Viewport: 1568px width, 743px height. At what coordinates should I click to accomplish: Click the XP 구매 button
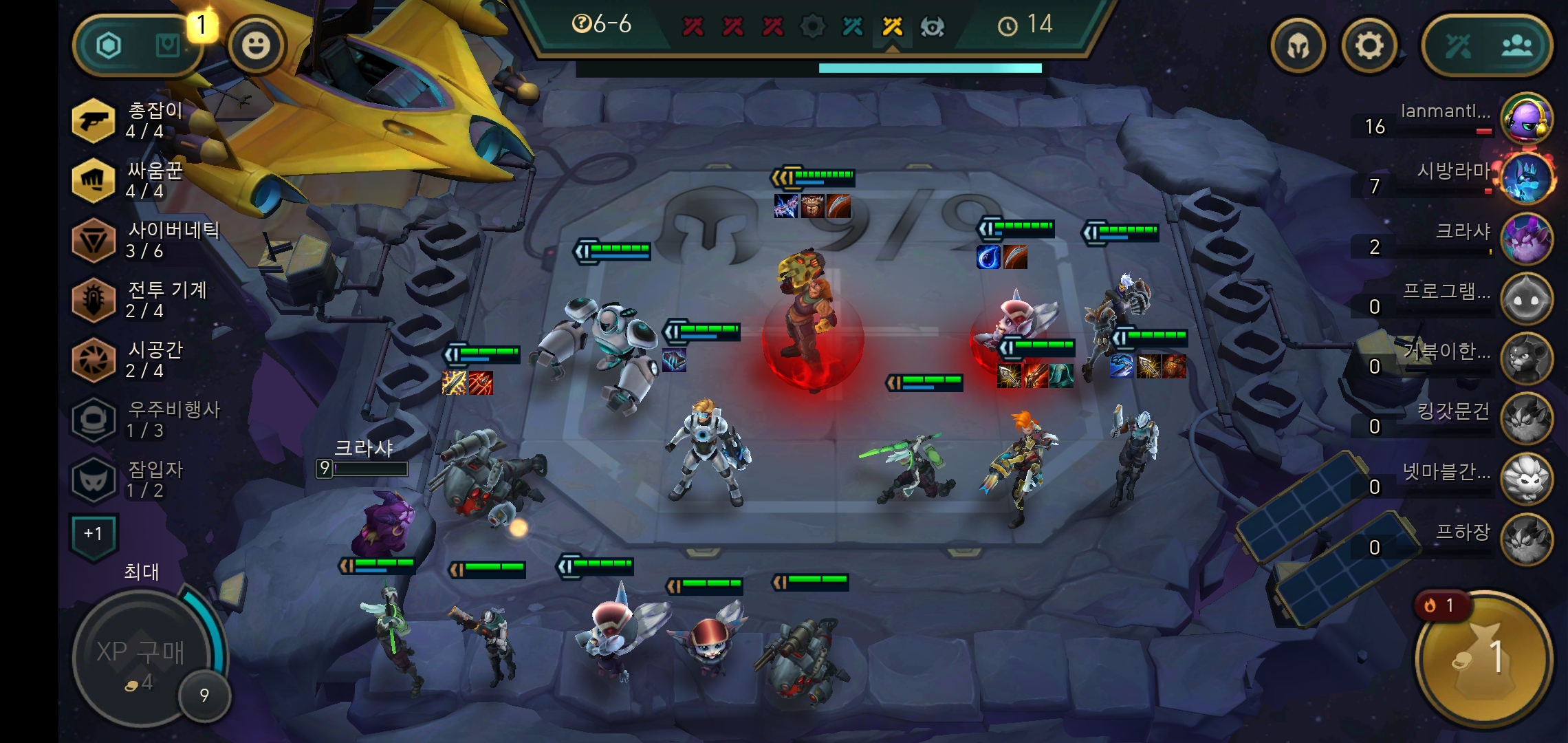pos(142,659)
